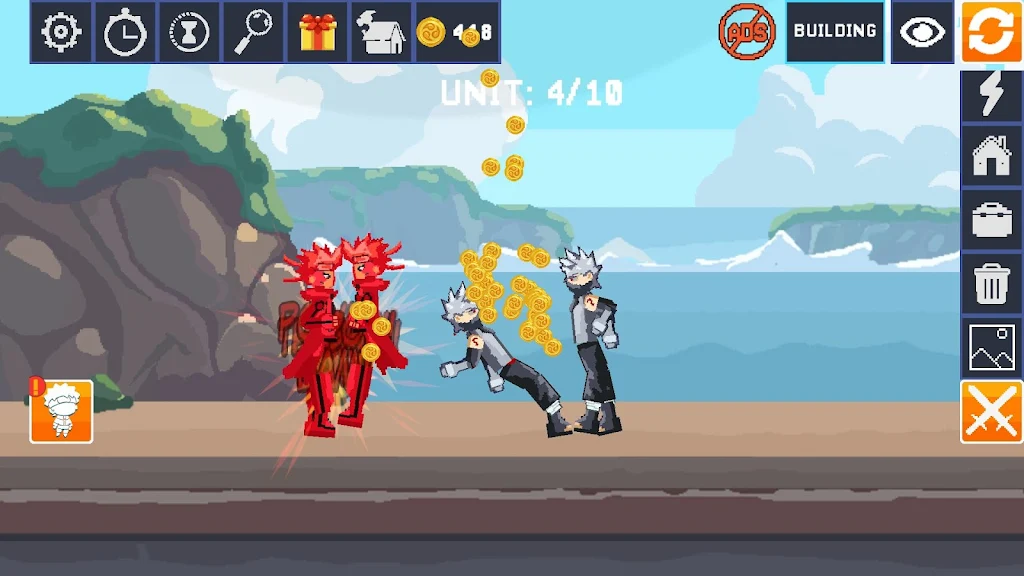1024x576 pixels.
Task: Open the box storage icon
Action: 381,32
